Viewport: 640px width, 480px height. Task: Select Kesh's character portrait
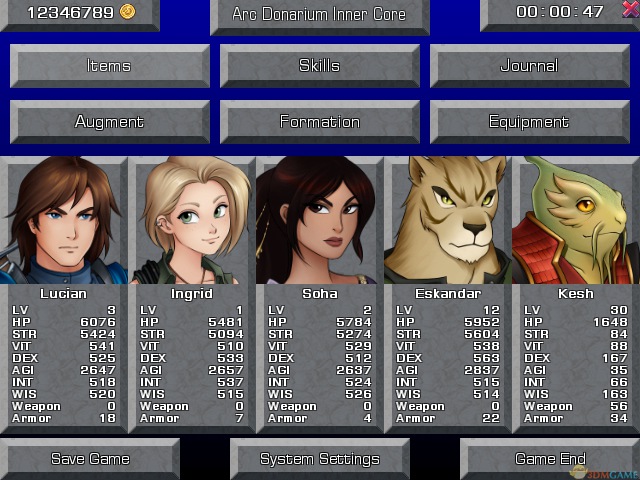[575, 222]
